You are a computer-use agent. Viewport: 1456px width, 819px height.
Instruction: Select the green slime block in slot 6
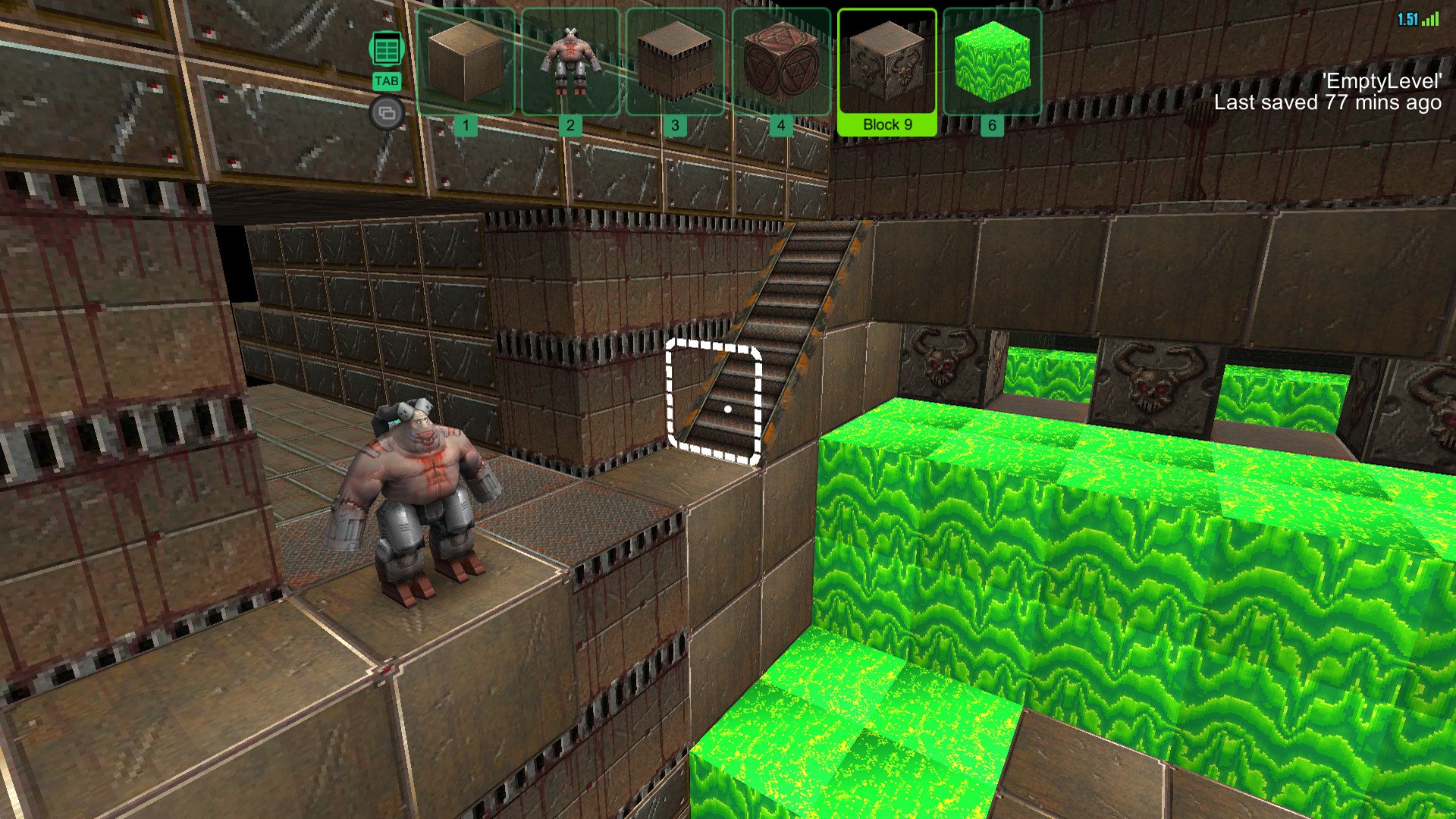990,63
